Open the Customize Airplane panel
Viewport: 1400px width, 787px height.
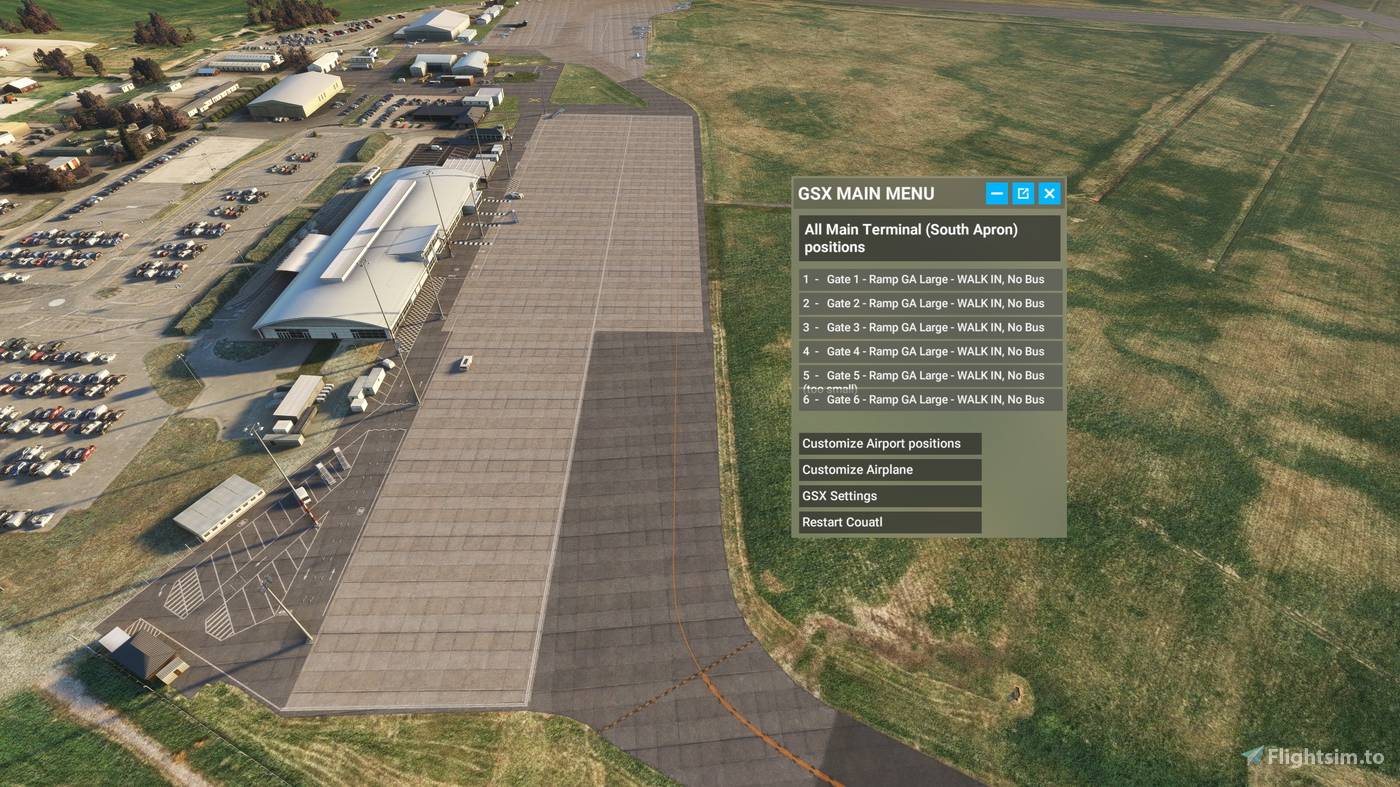coord(889,469)
